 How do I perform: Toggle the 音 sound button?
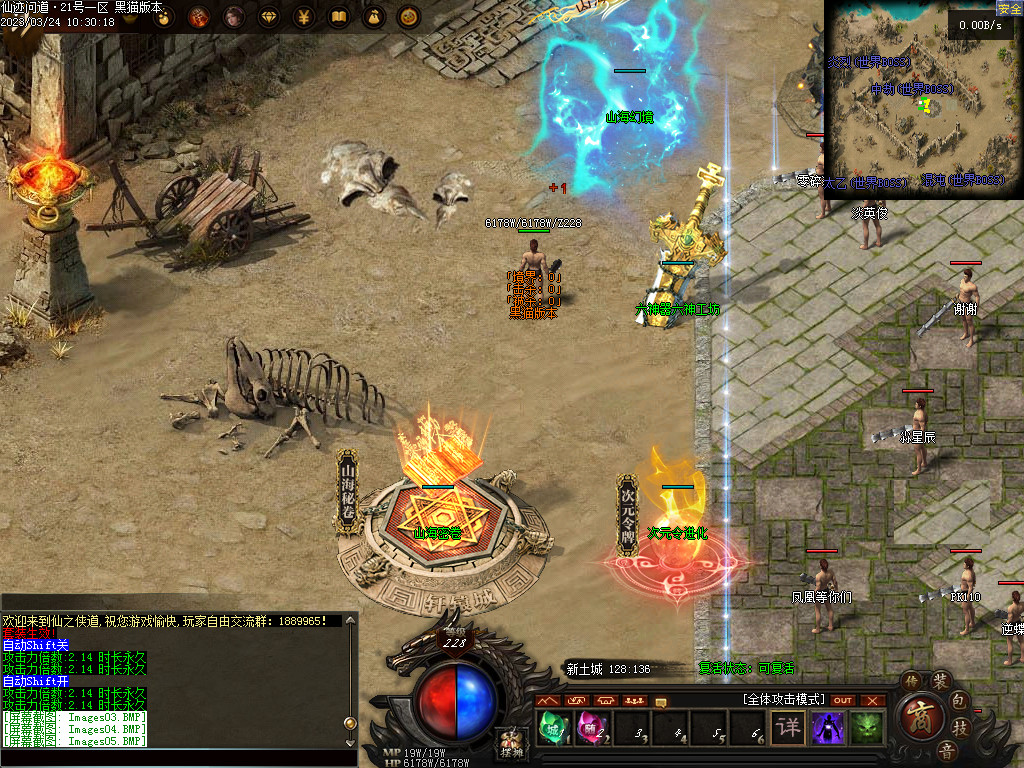[x=945, y=750]
